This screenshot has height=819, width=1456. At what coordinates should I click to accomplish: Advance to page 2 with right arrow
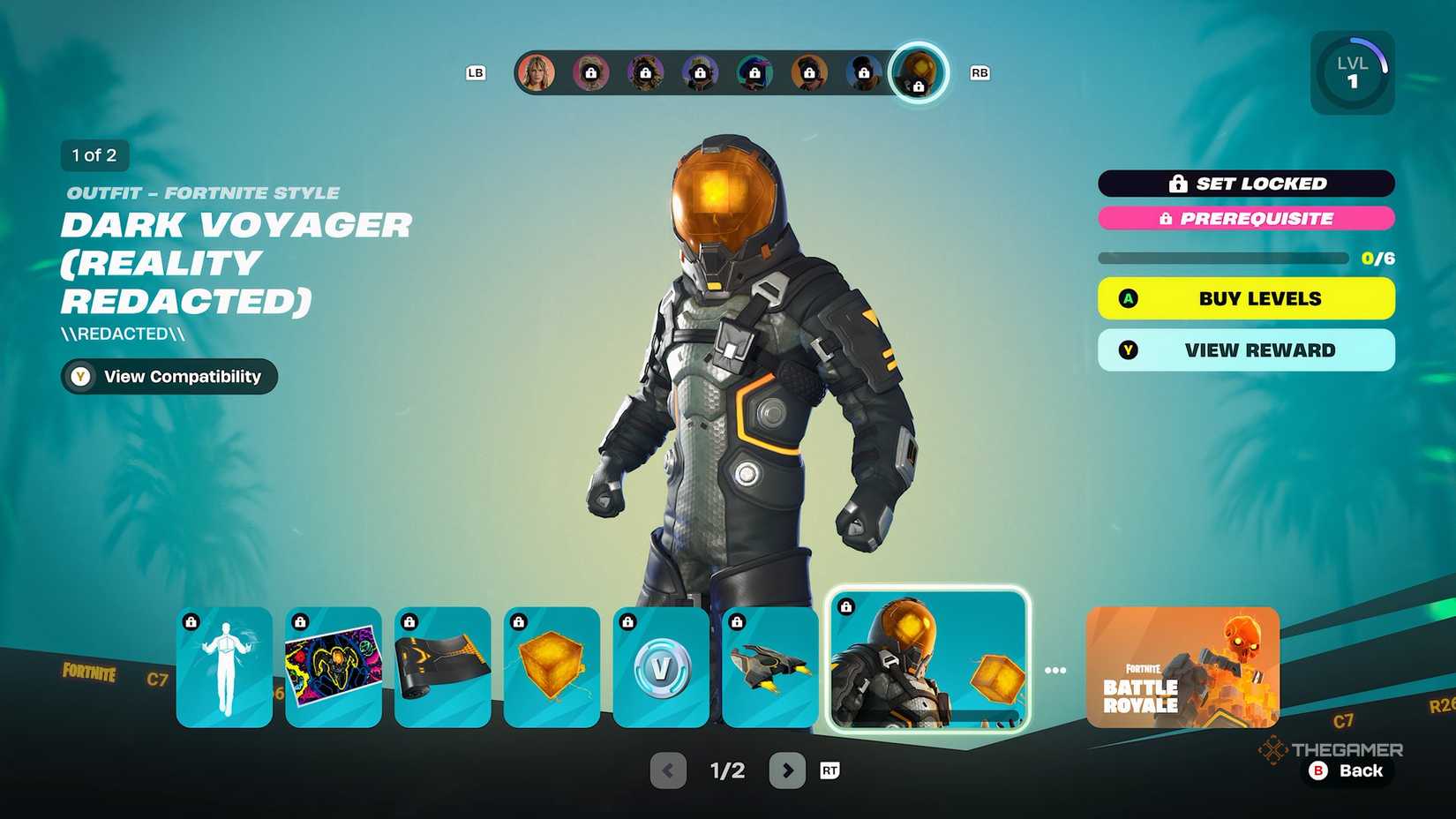[788, 770]
